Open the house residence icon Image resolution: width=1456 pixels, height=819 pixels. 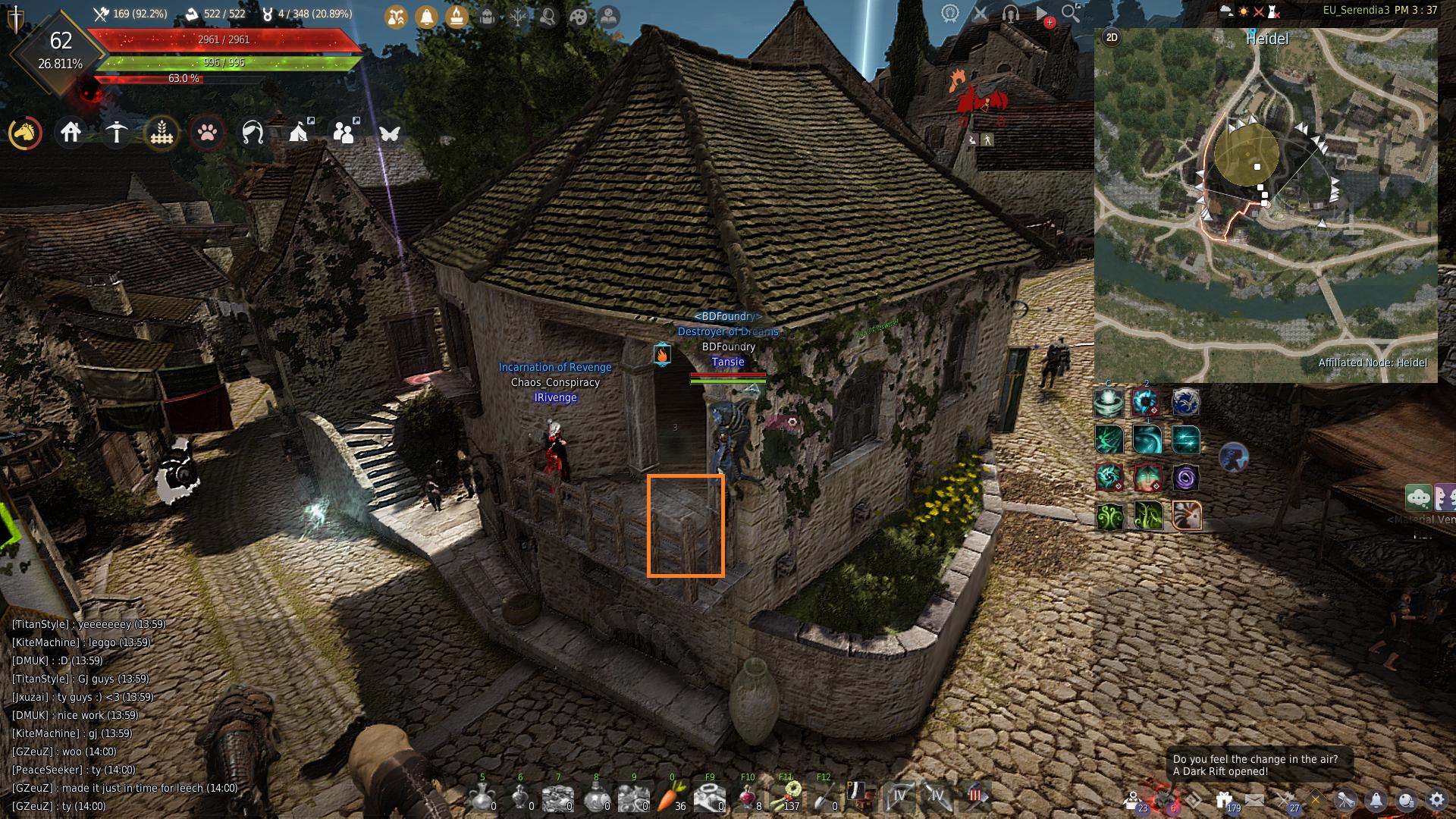click(71, 133)
